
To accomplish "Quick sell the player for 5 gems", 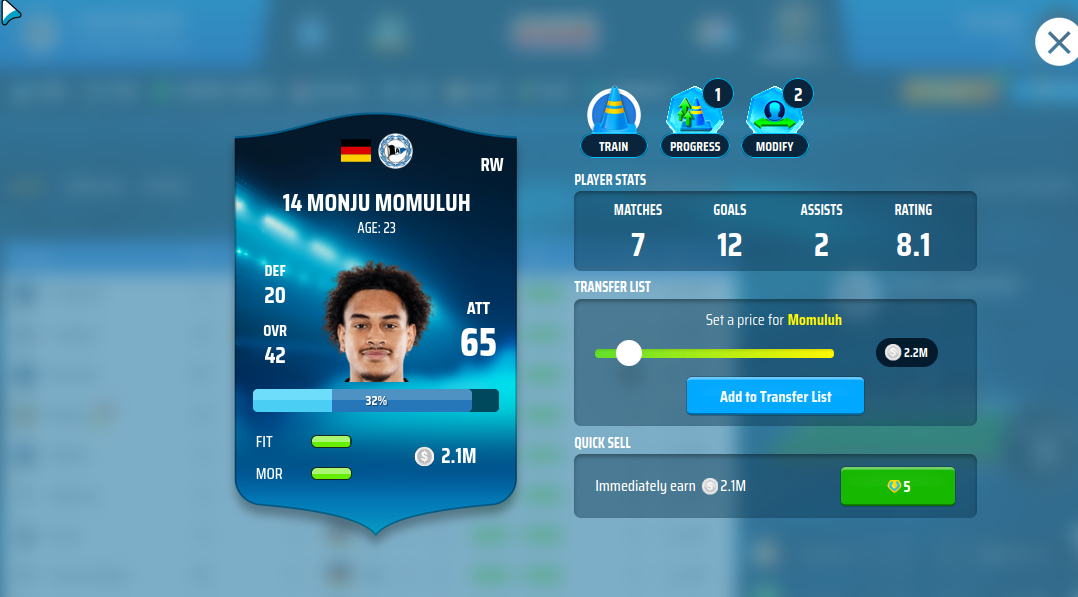I will tap(897, 487).
